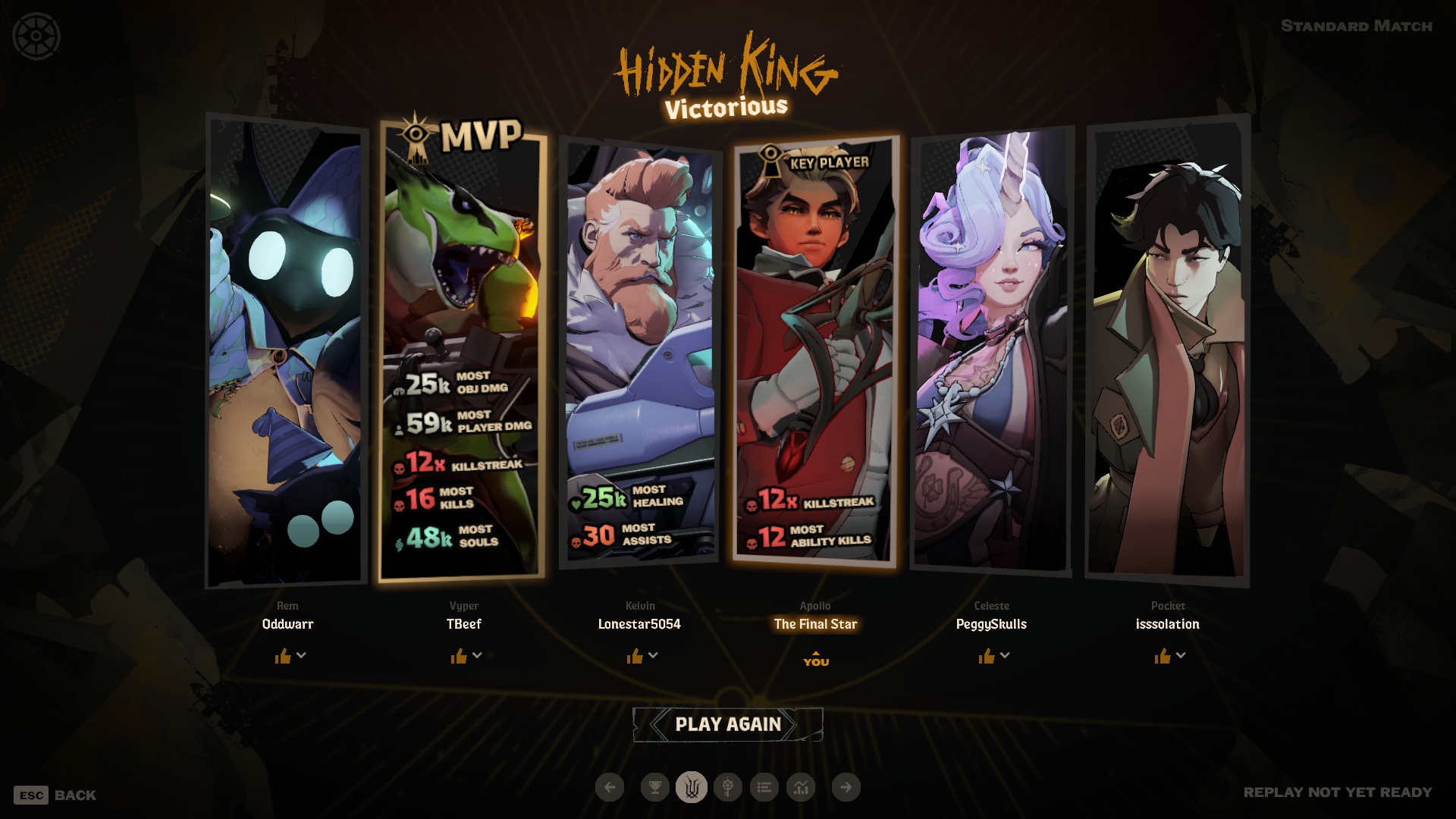Viewport: 1456px width, 819px height.
Task: Expand the dropdown arrow beside Oddwarr's thumbs-up
Action: coord(301,655)
